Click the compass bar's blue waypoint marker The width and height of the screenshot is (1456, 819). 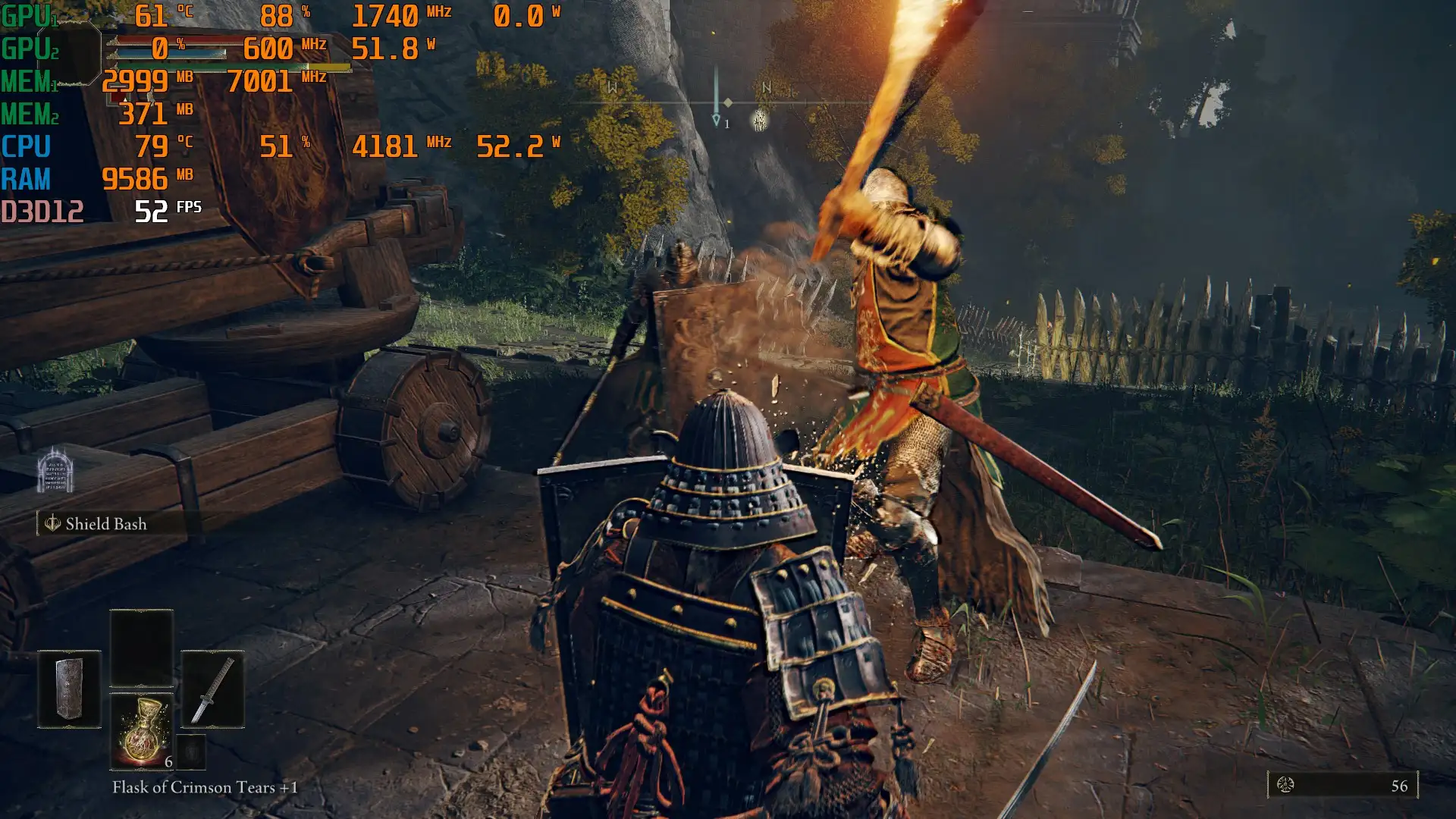[x=716, y=120]
